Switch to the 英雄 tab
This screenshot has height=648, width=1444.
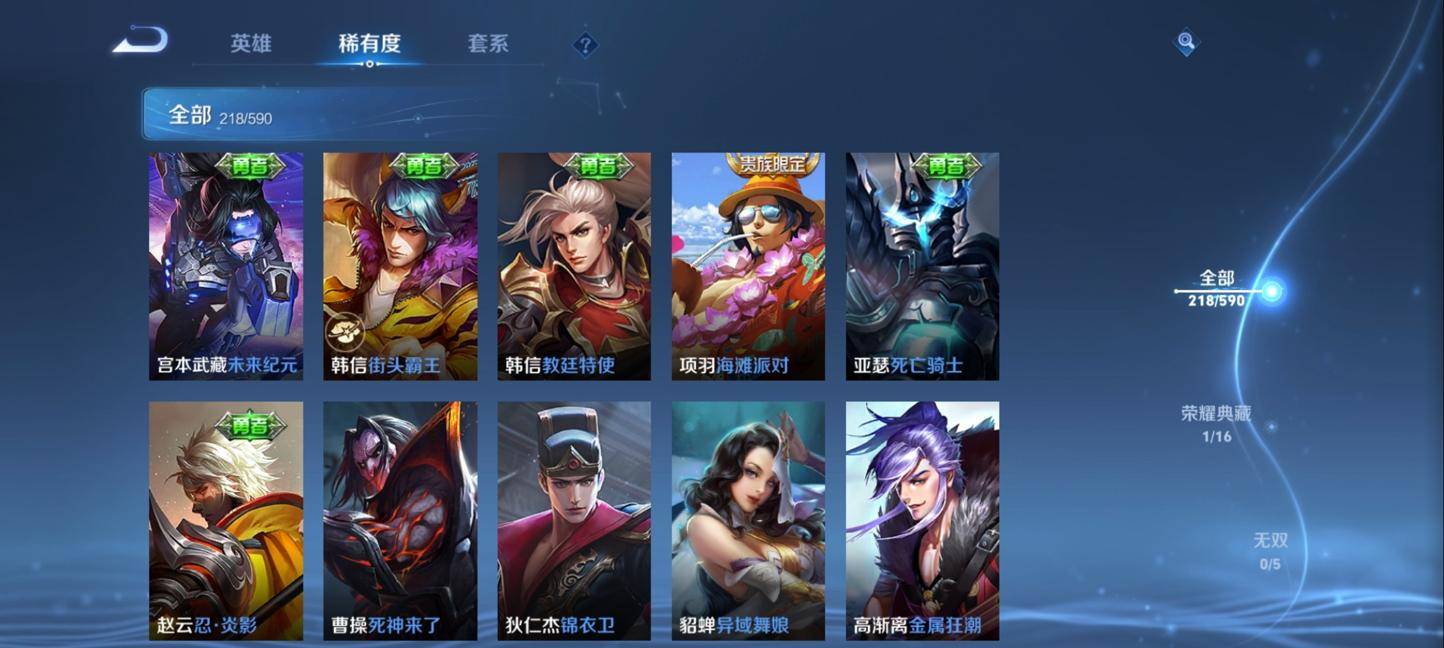click(x=251, y=44)
